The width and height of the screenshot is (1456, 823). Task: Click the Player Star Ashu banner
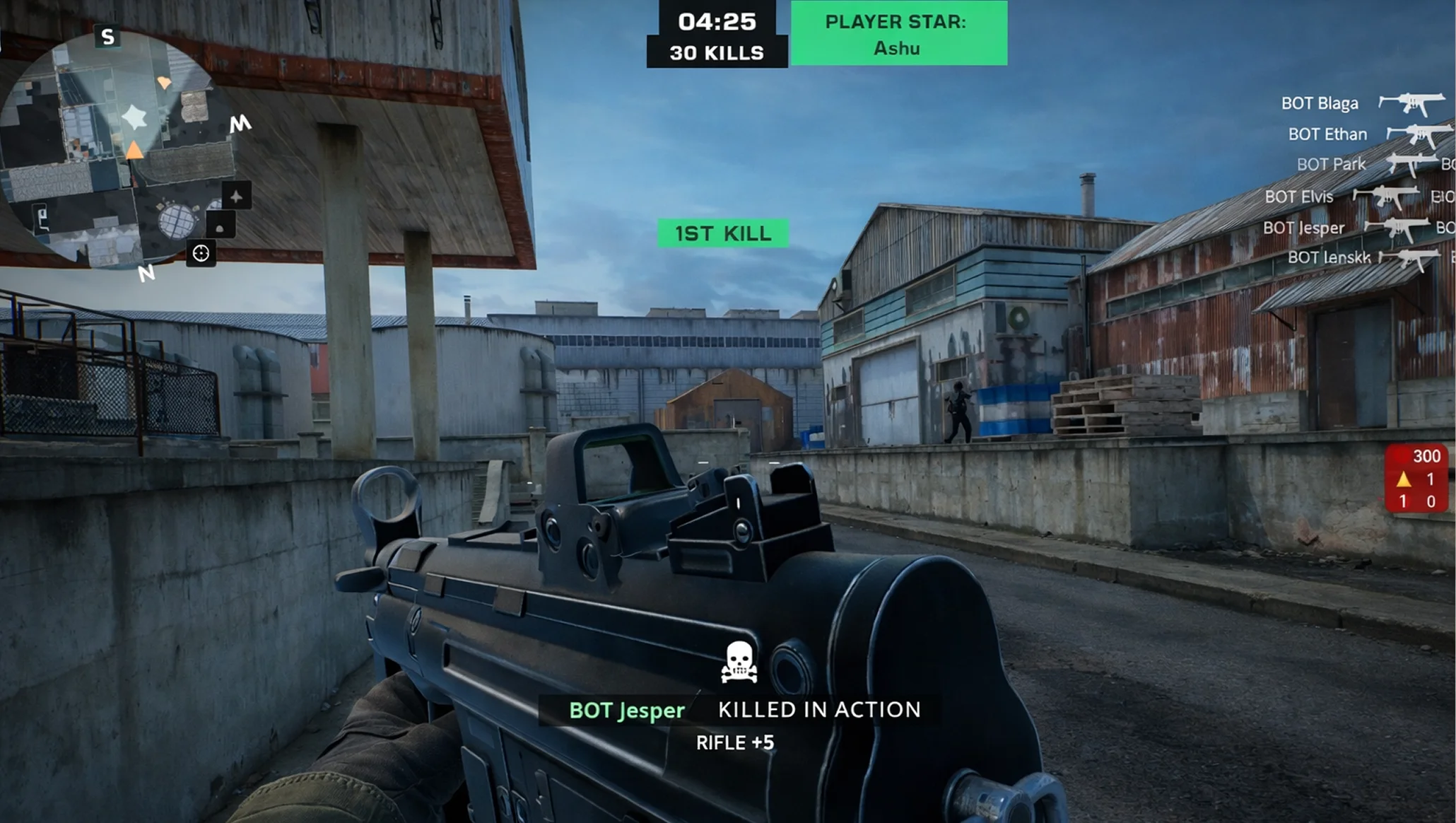point(898,34)
